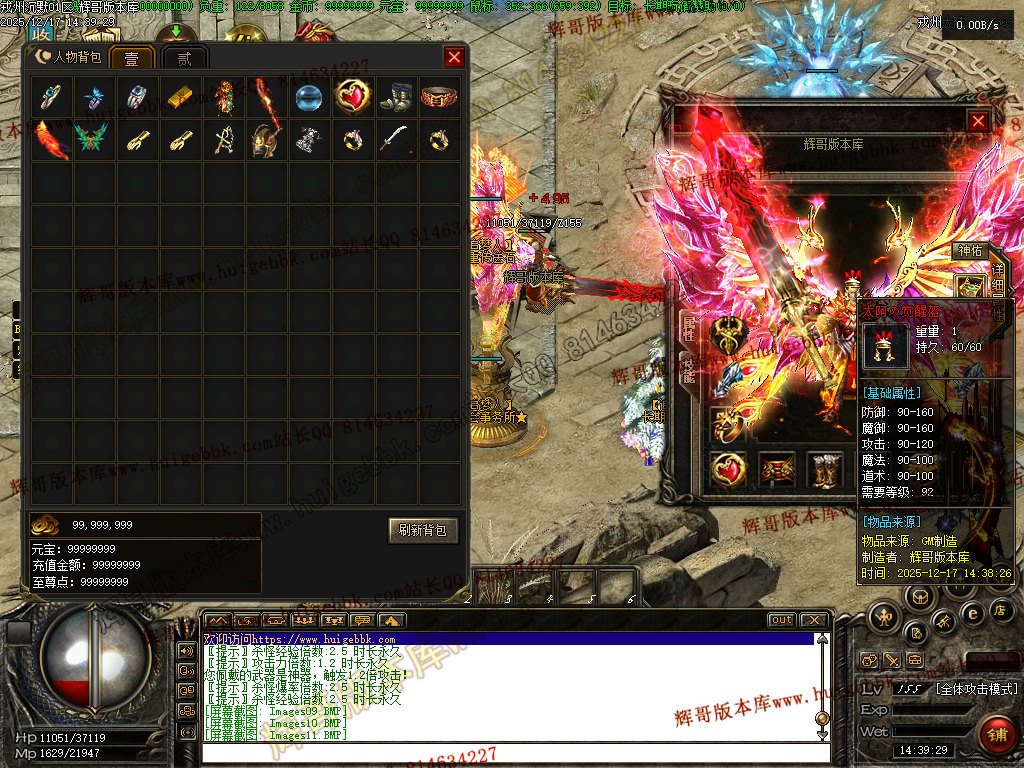Open the 神佑 tab on the equipment panel
Viewport: 1024px width, 768px height.
969,251
